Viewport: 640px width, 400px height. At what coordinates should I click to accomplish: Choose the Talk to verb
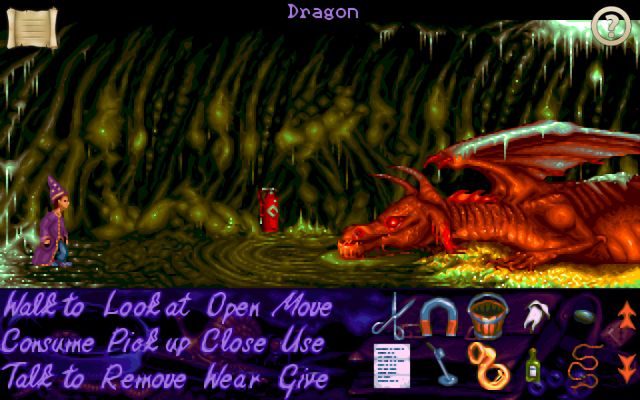tap(44, 379)
